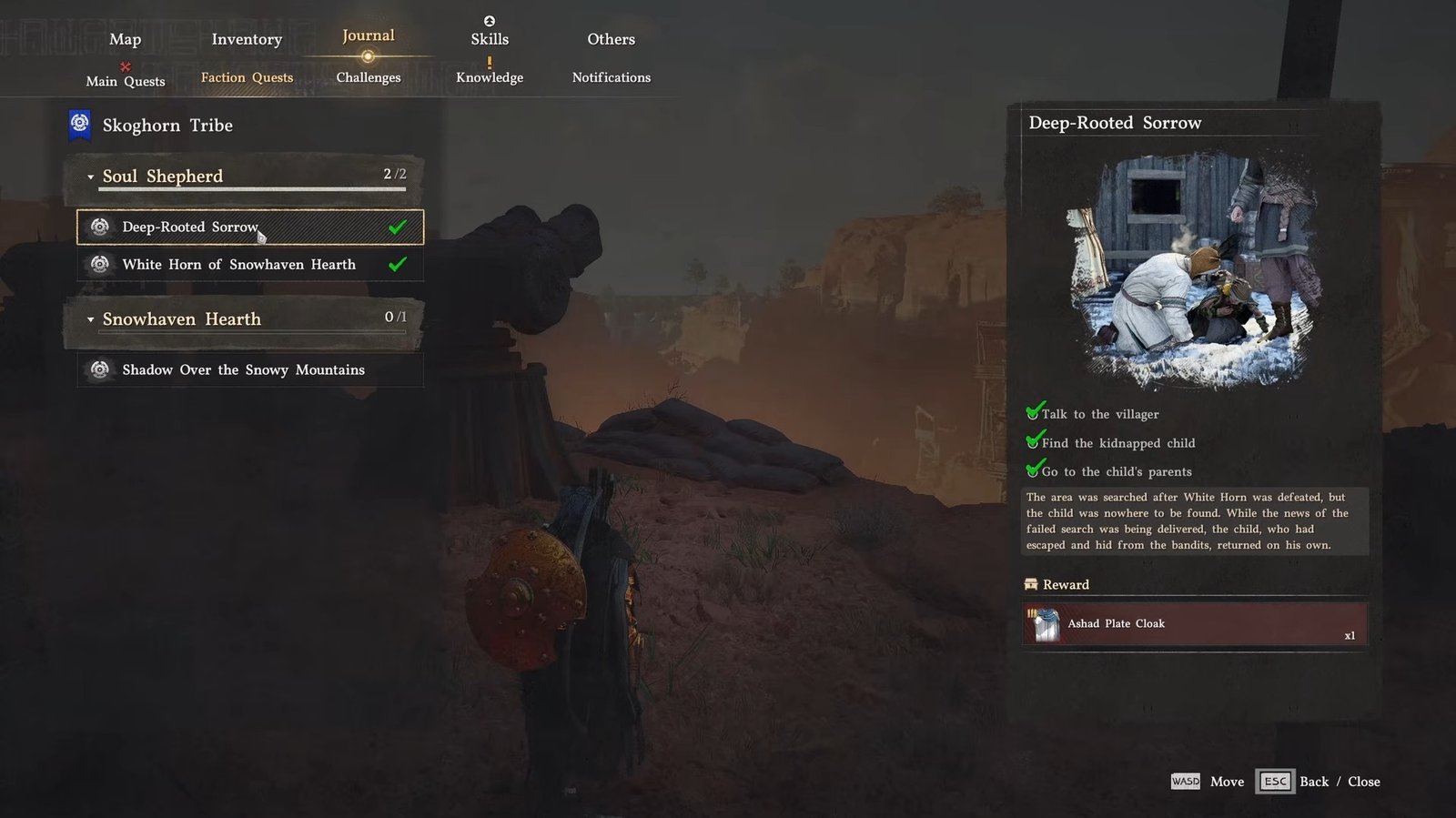View the Challenges sub-tab
This screenshot has width=1456, height=818.
click(x=368, y=77)
